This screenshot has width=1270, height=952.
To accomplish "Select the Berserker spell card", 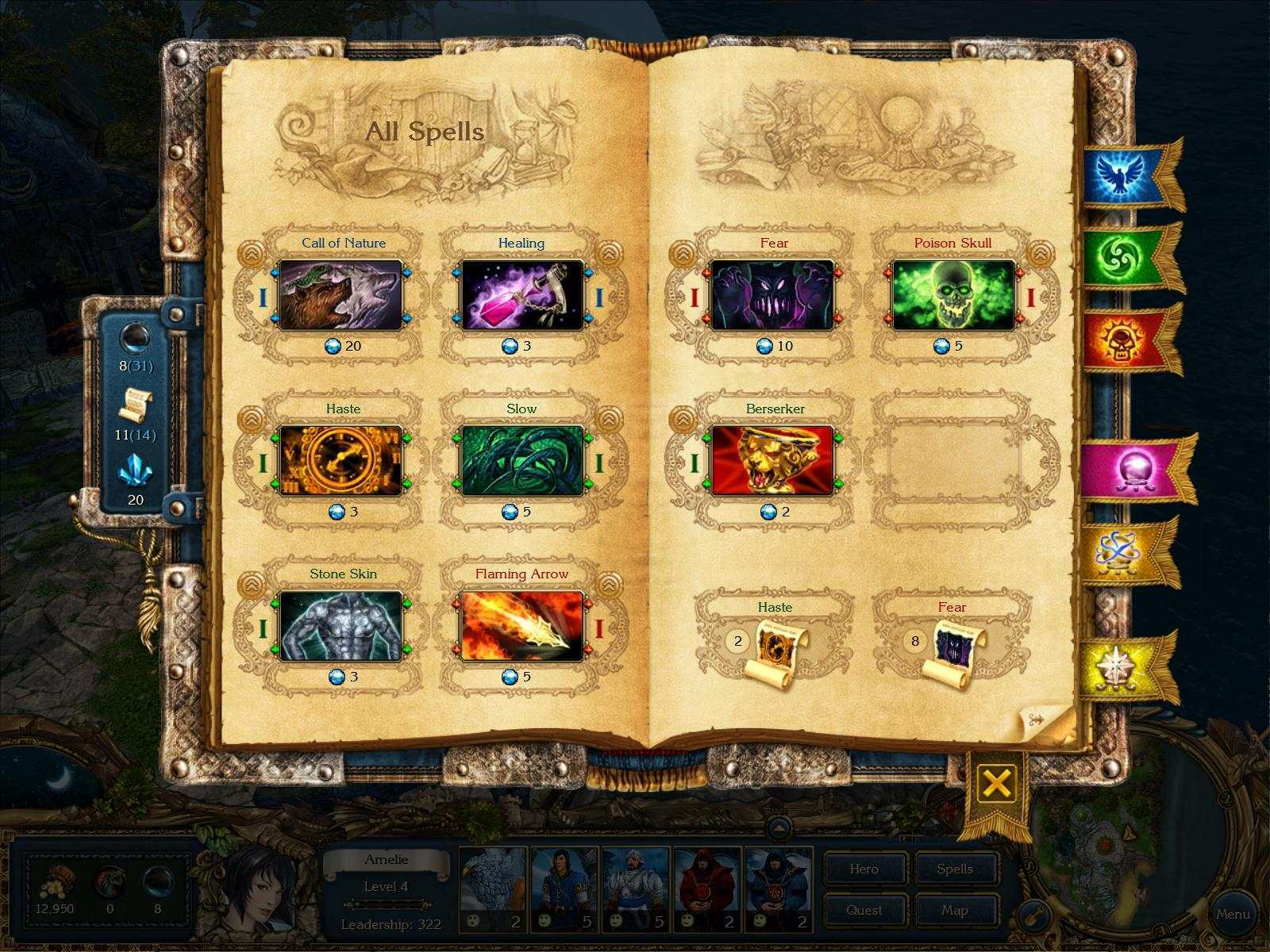I will click(x=773, y=461).
